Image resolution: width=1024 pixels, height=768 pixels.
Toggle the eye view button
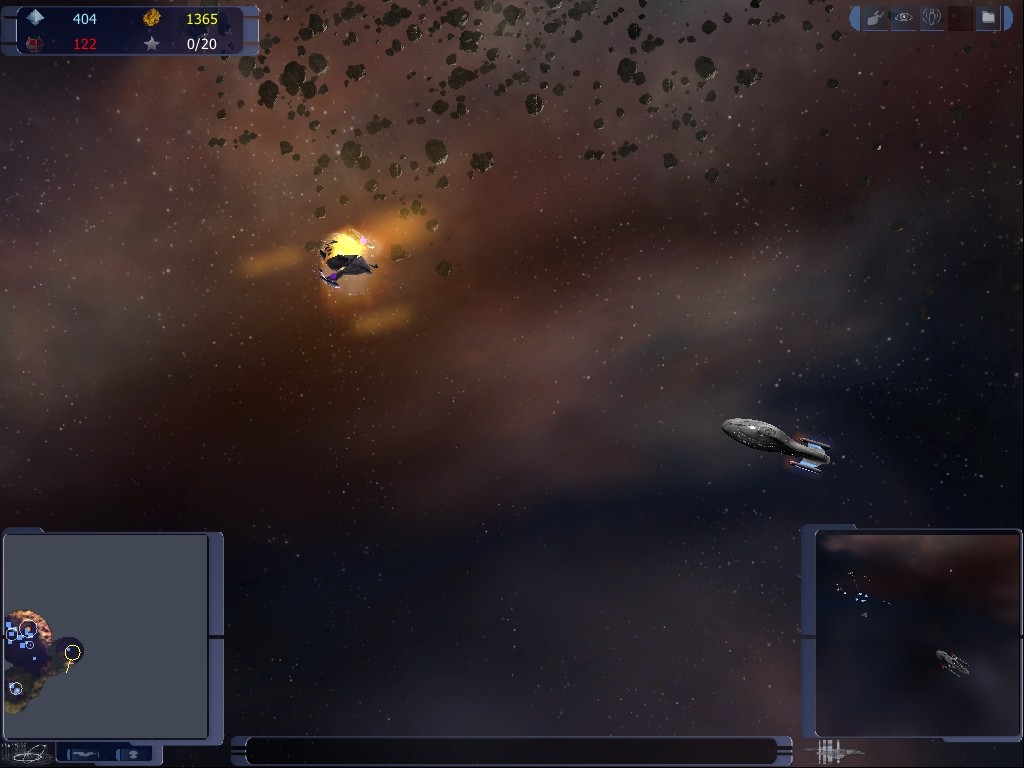click(x=904, y=18)
